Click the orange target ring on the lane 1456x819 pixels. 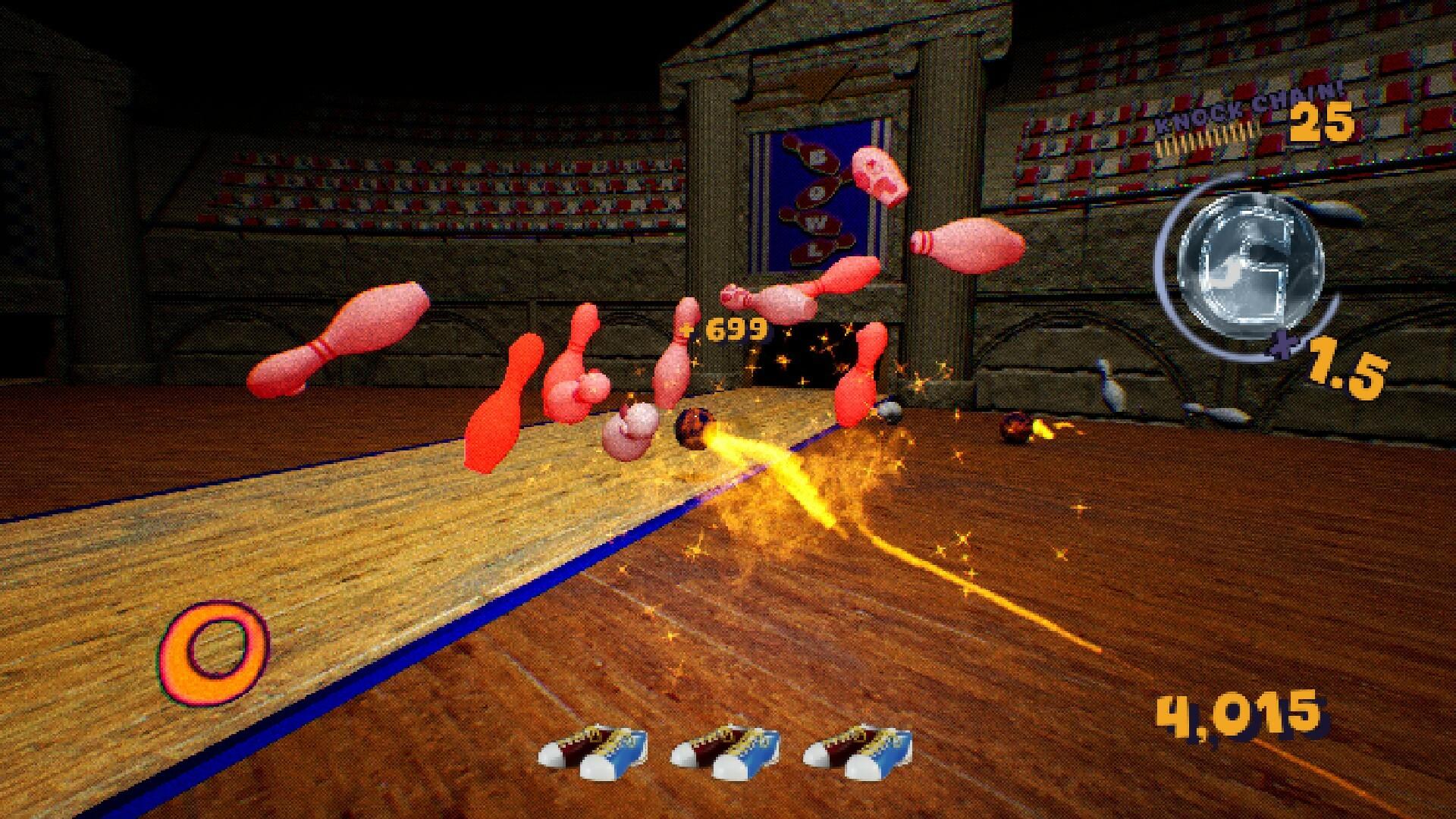click(x=215, y=646)
